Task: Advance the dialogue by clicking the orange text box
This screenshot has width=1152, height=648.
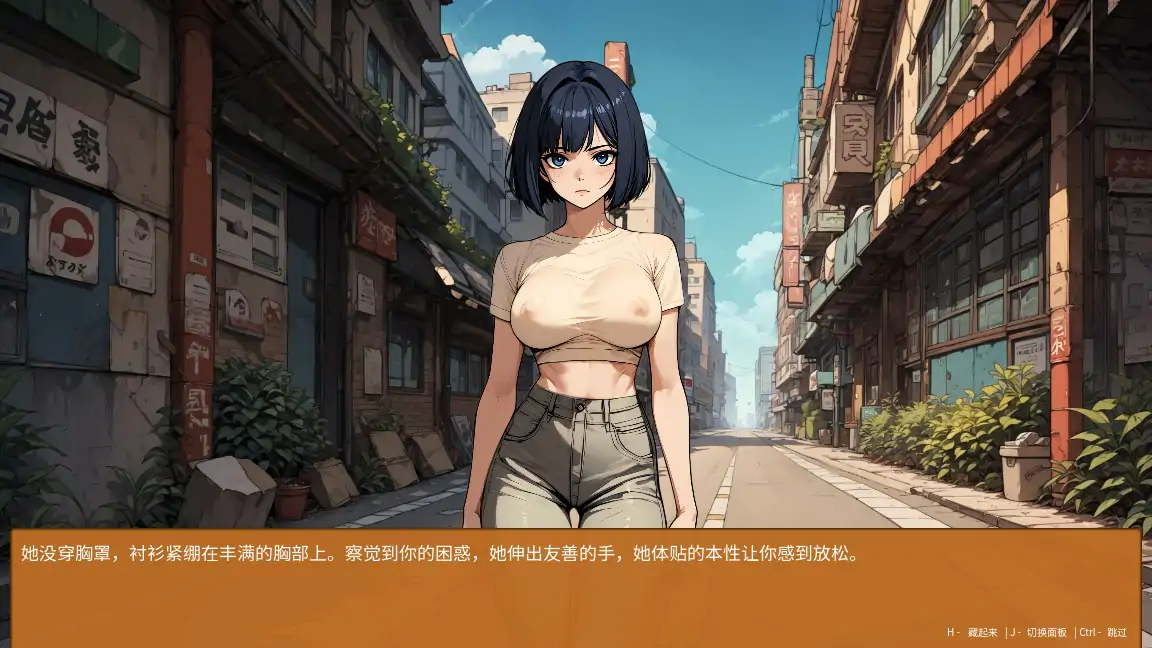Action: point(575,588)
